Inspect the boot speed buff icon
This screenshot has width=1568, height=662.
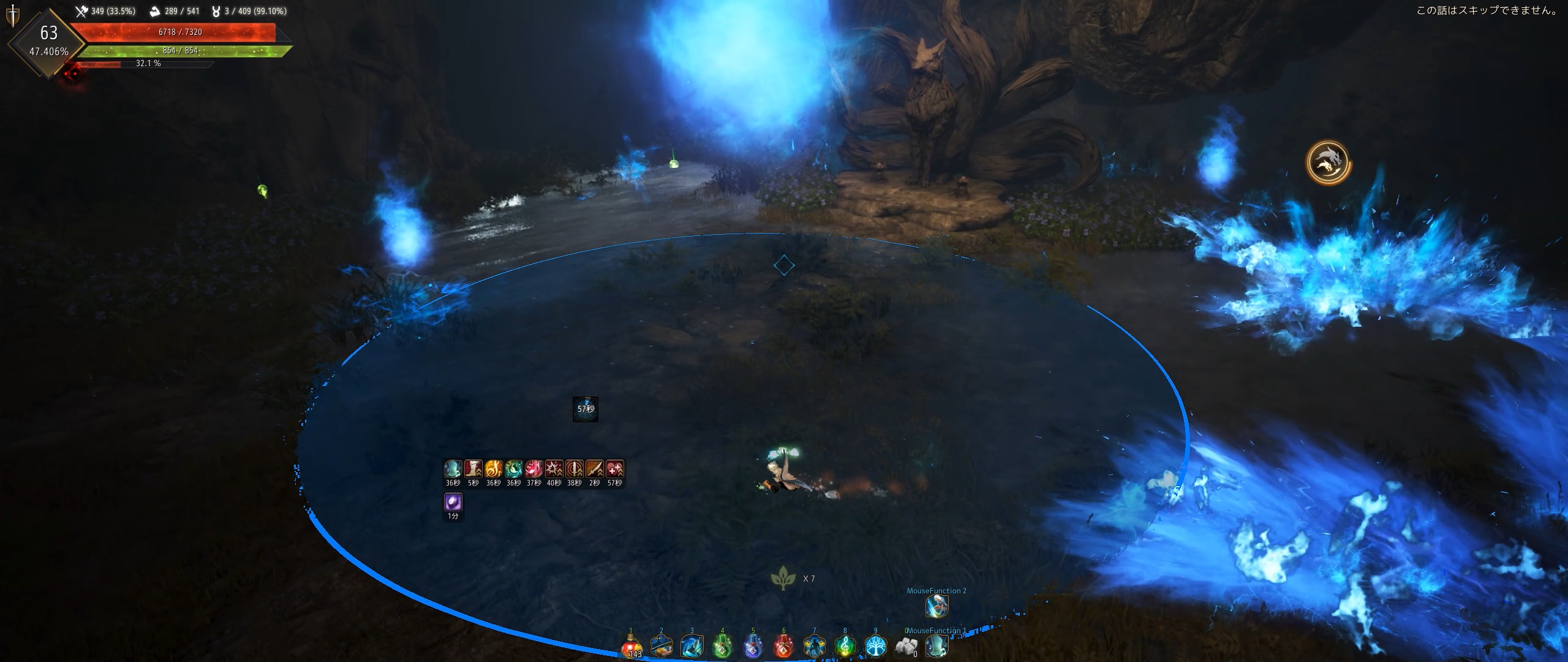point(473,469)
